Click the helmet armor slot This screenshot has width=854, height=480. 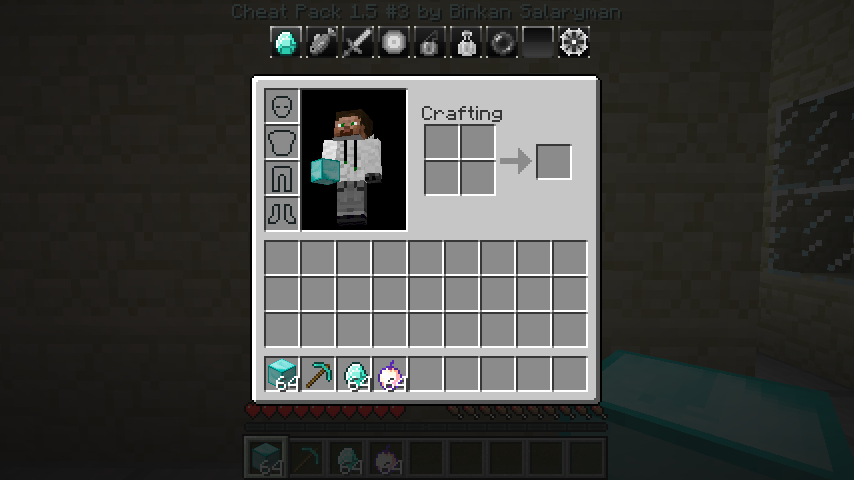click(x=282, y=106)
